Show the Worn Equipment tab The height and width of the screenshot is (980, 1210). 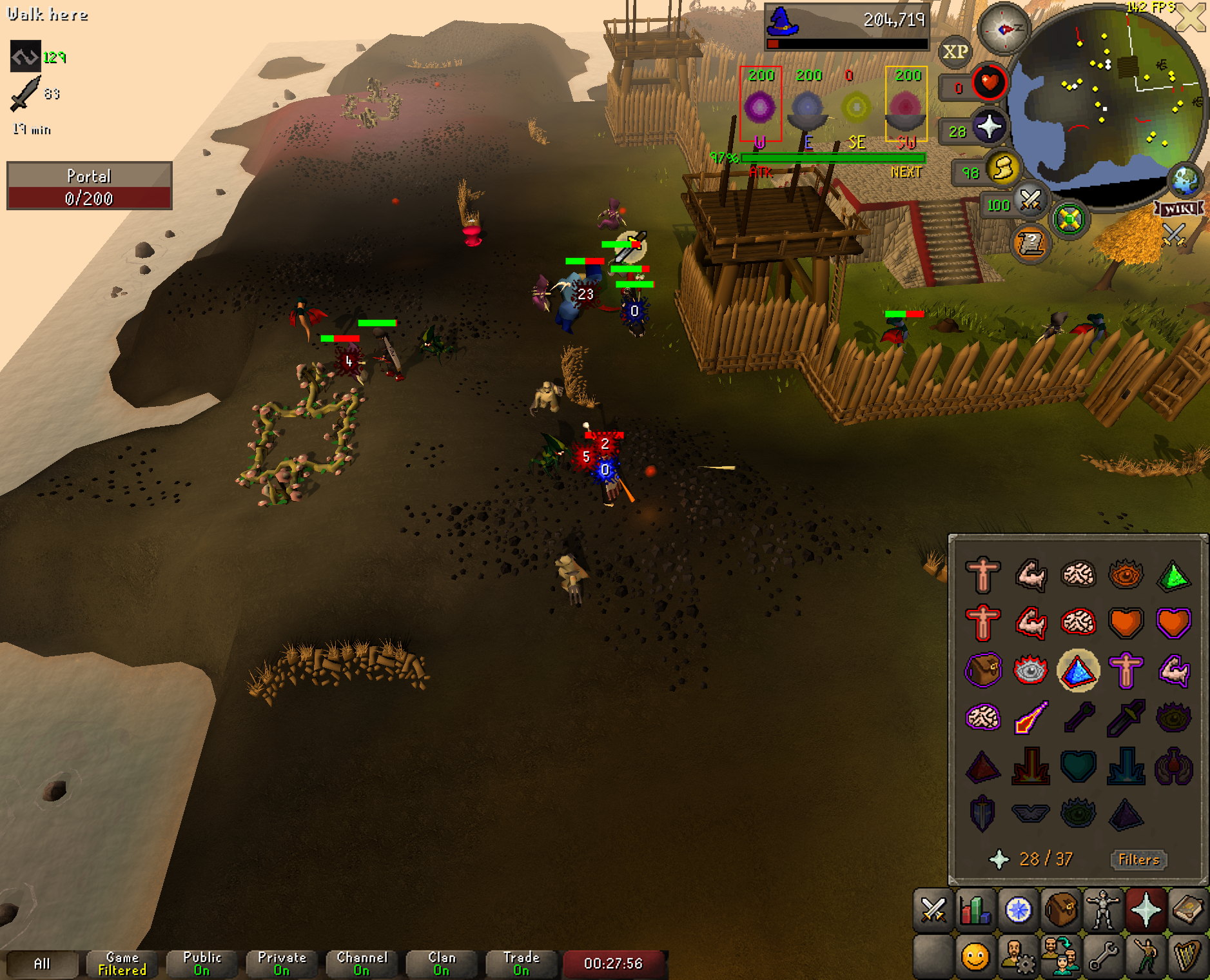(1103, 910)
